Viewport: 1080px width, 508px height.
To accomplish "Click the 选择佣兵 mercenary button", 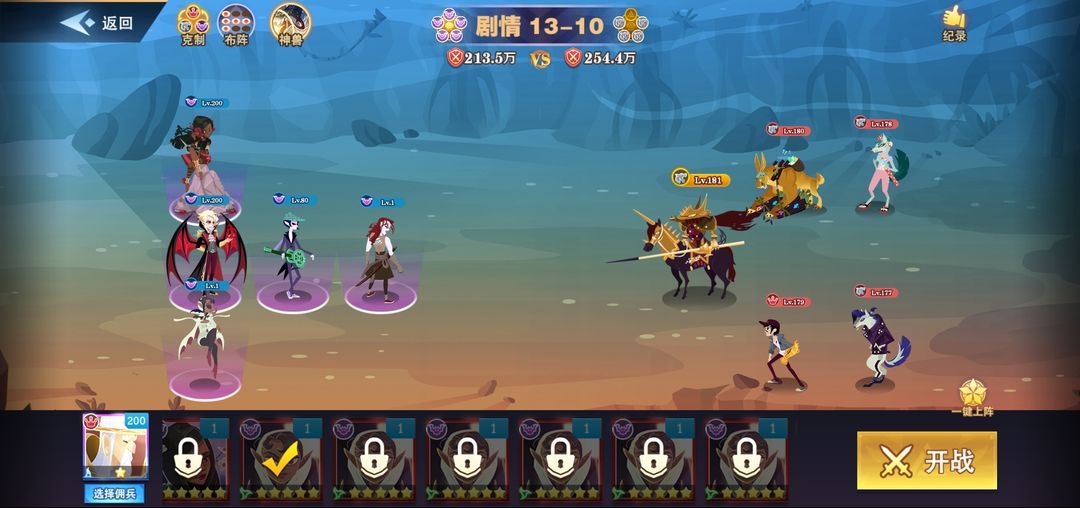I will (118, 493).
